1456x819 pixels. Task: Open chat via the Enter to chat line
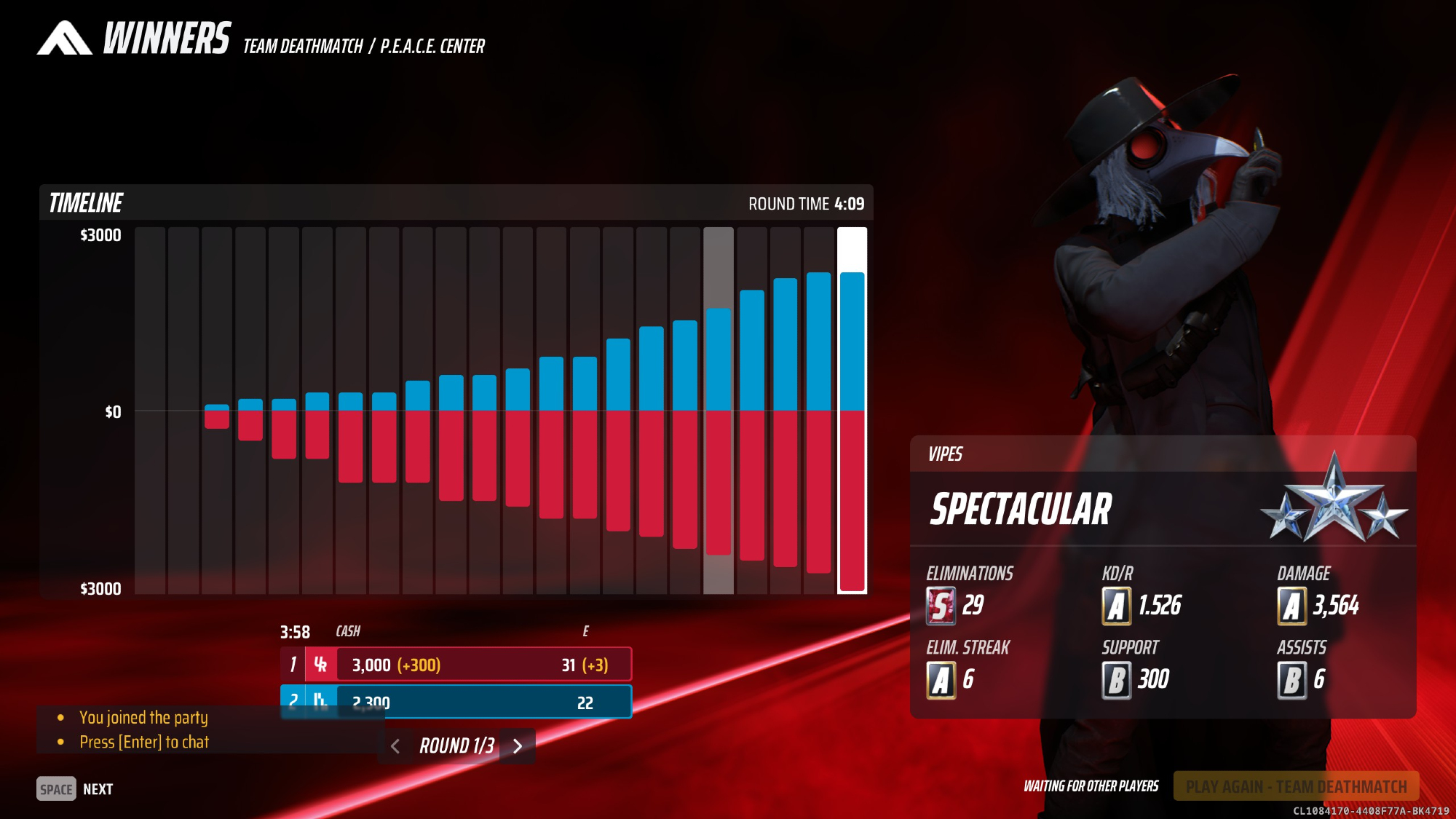tap(144, 742)
